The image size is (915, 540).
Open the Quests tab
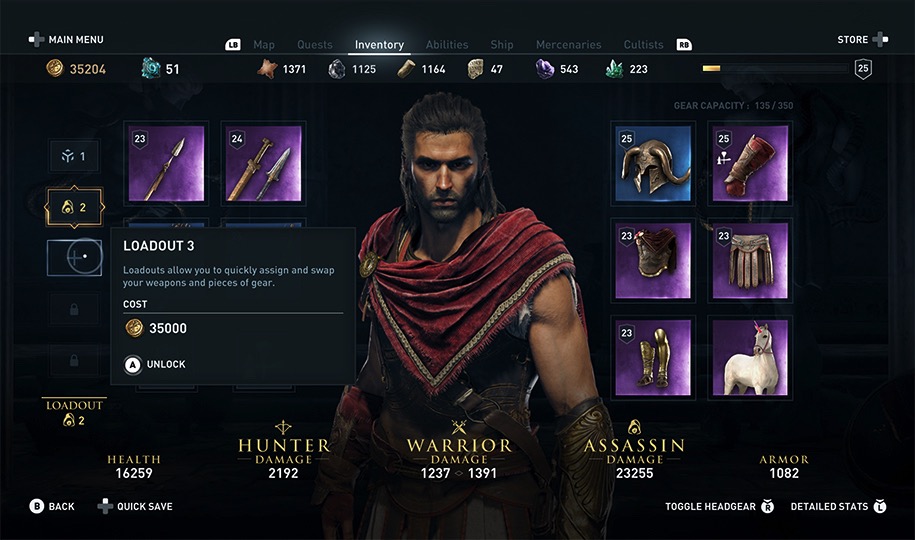tap(315, 45)
